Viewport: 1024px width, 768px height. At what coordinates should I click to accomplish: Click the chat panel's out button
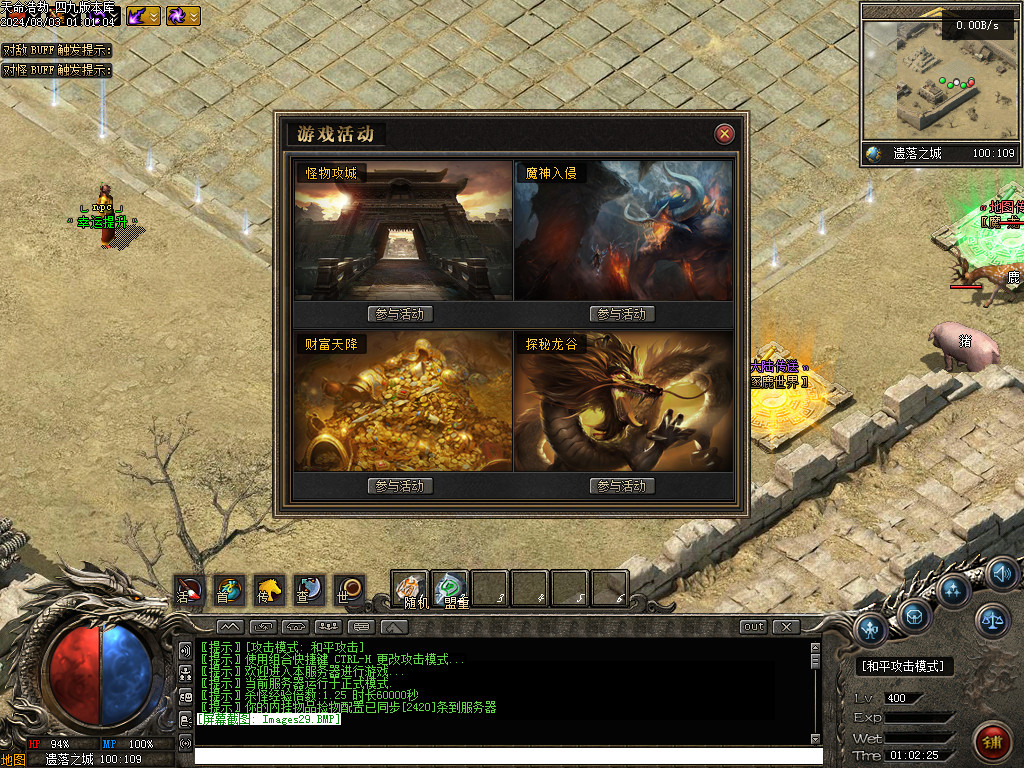click(753, 627)
